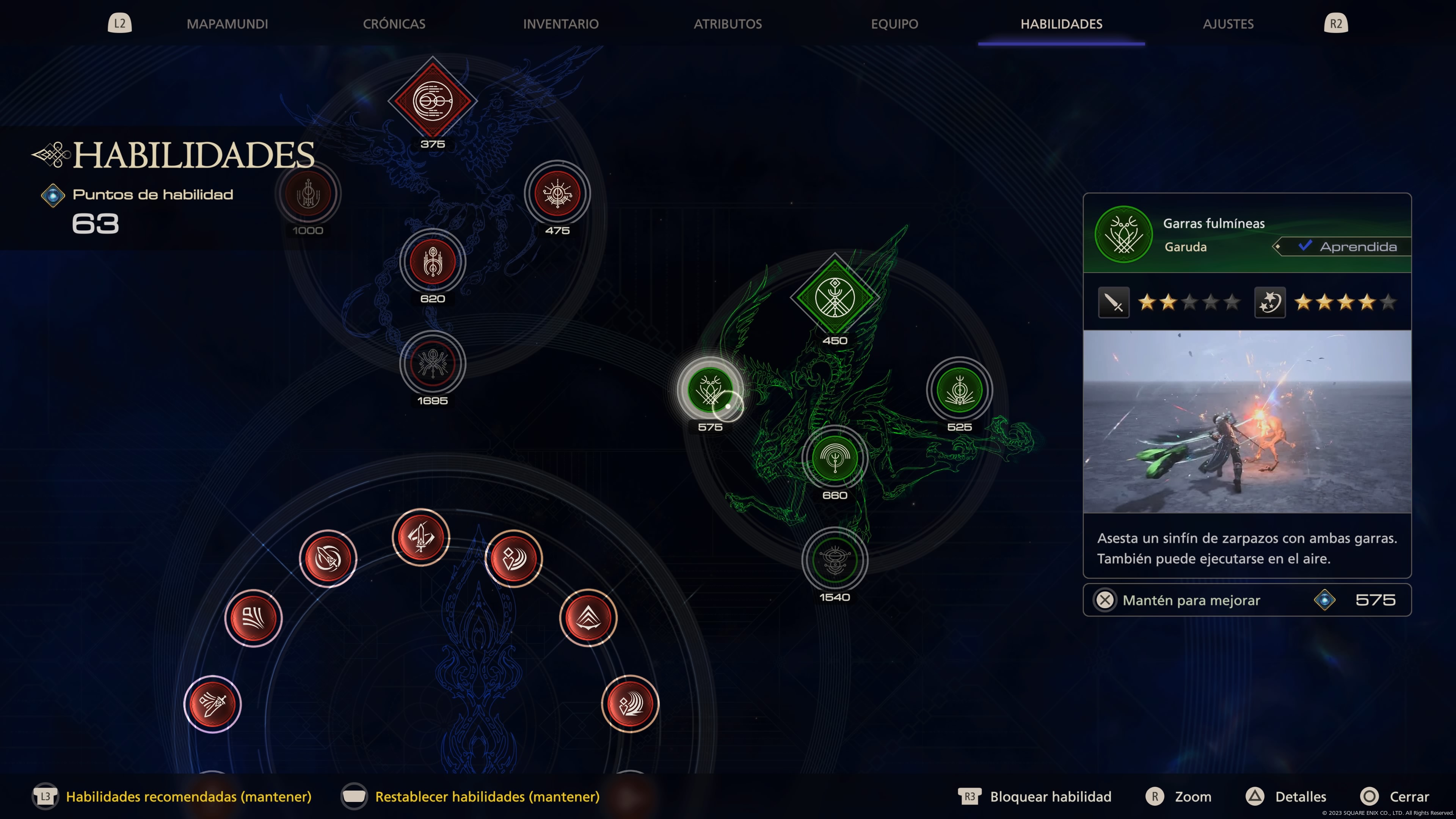The height and width of the screenshot is (819, 1456).
Task: Open the Garras fulmíneas preview thumbnail
Action: click(1246, 422)
